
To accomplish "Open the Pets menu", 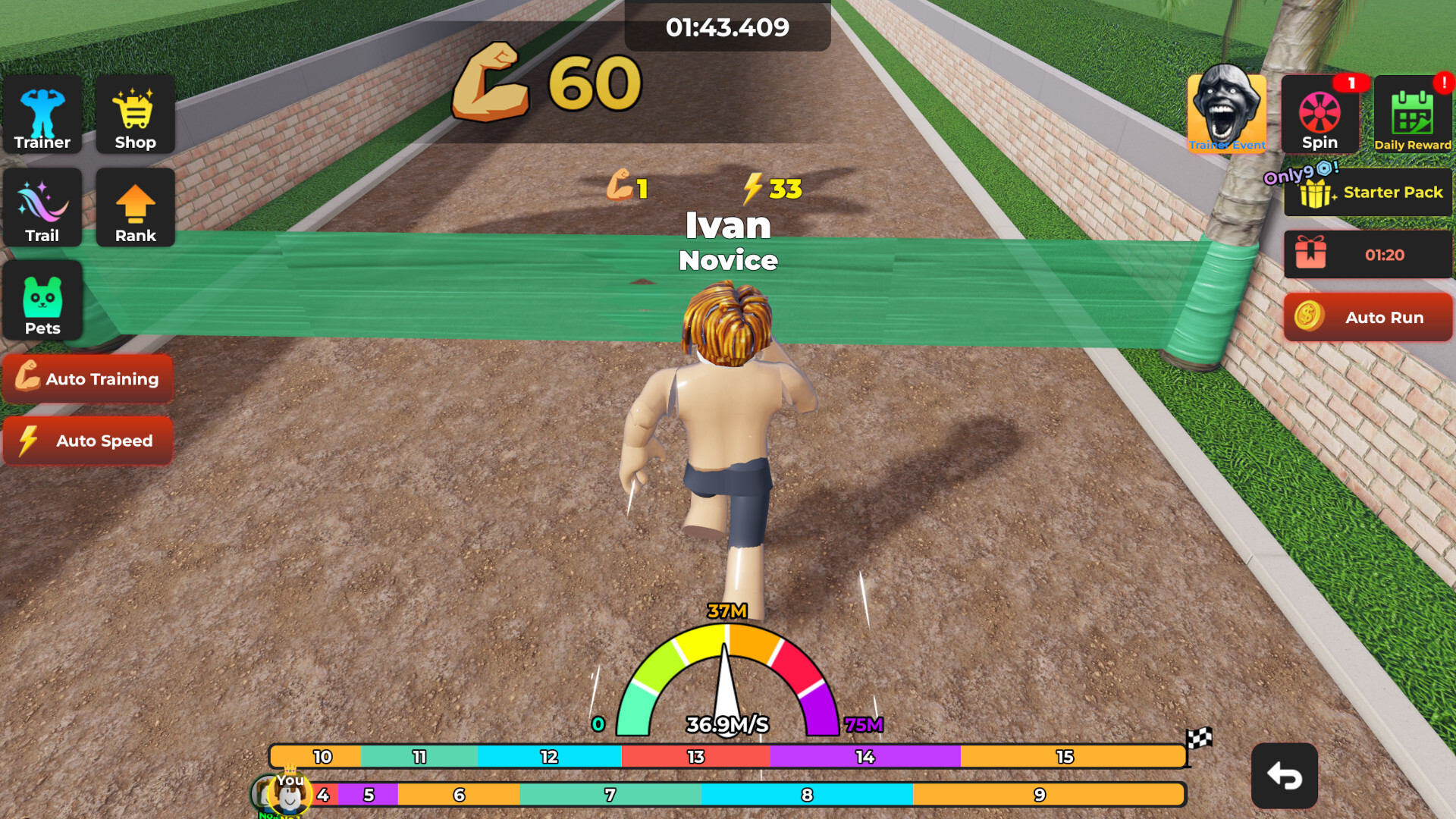I will pos(42,300).
